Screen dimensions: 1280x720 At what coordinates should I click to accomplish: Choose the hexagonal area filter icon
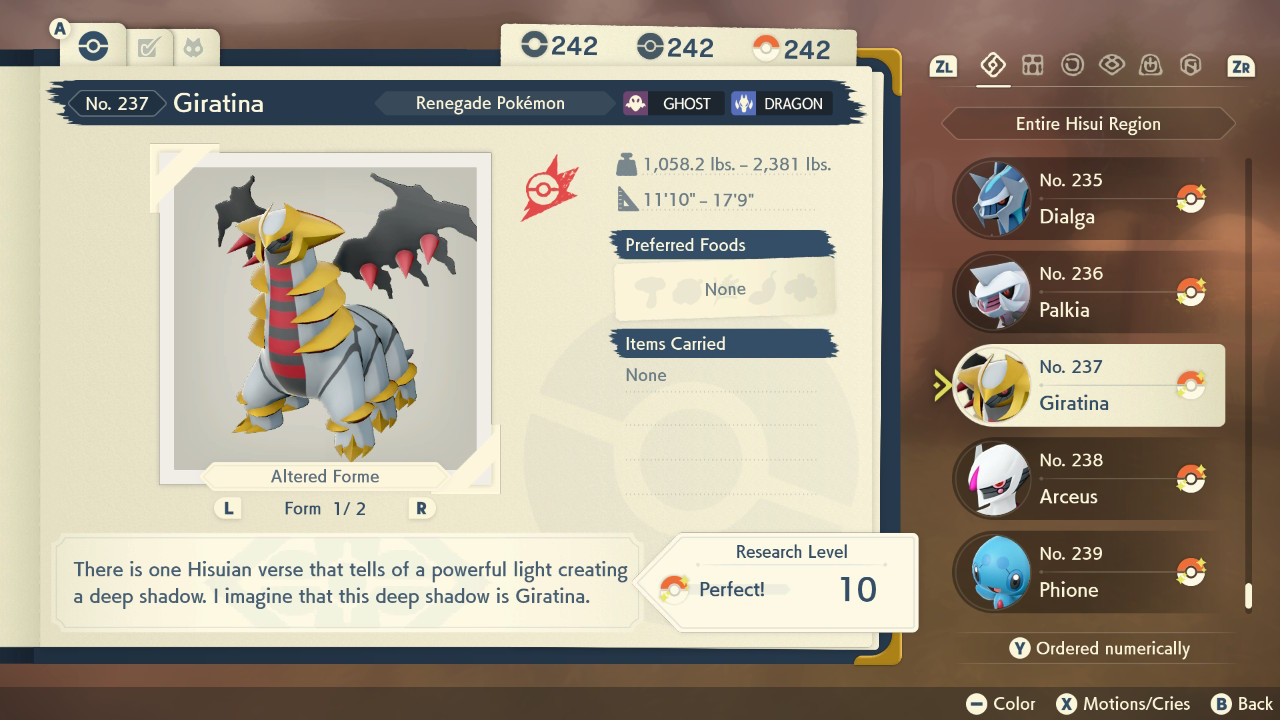click(1190, 66)
